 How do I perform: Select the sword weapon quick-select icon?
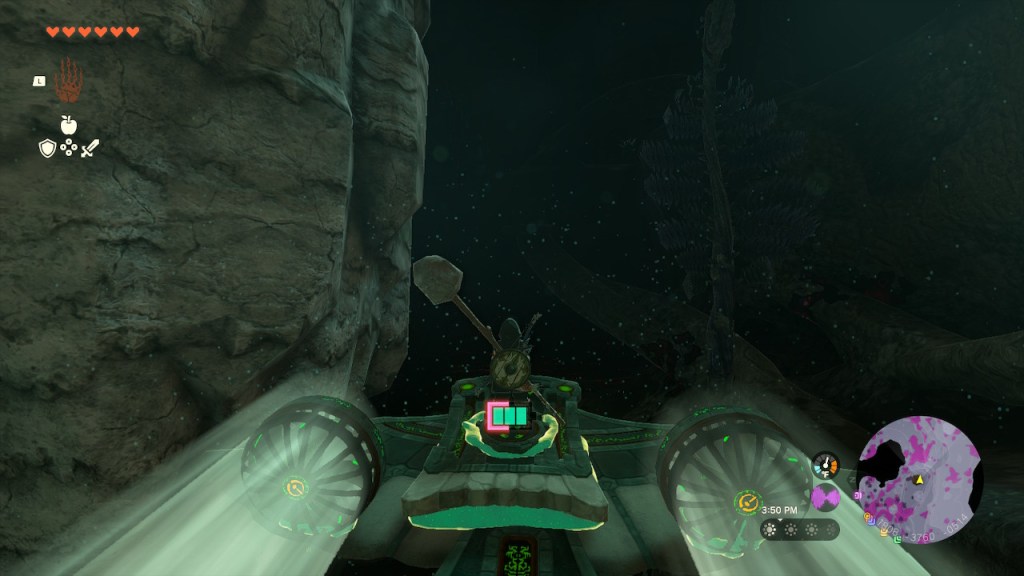(90, 149)
